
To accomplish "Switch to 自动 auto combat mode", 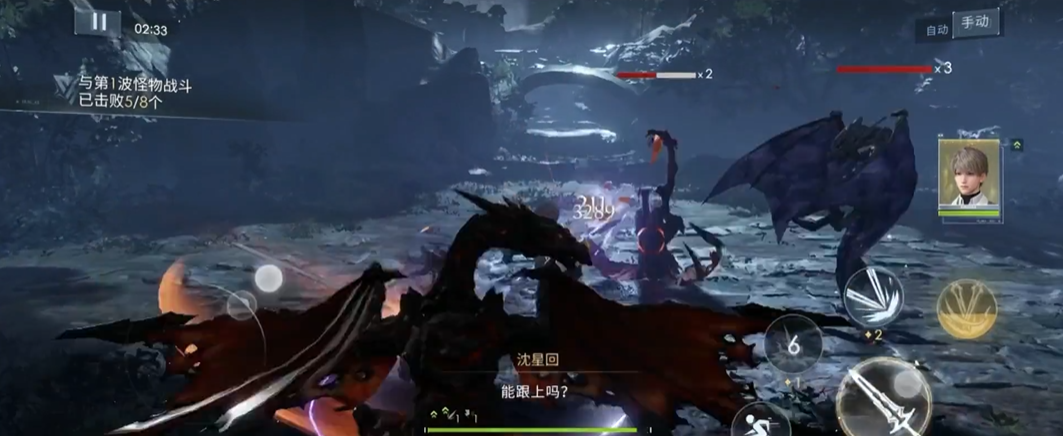I will click(x=937, y=30).
